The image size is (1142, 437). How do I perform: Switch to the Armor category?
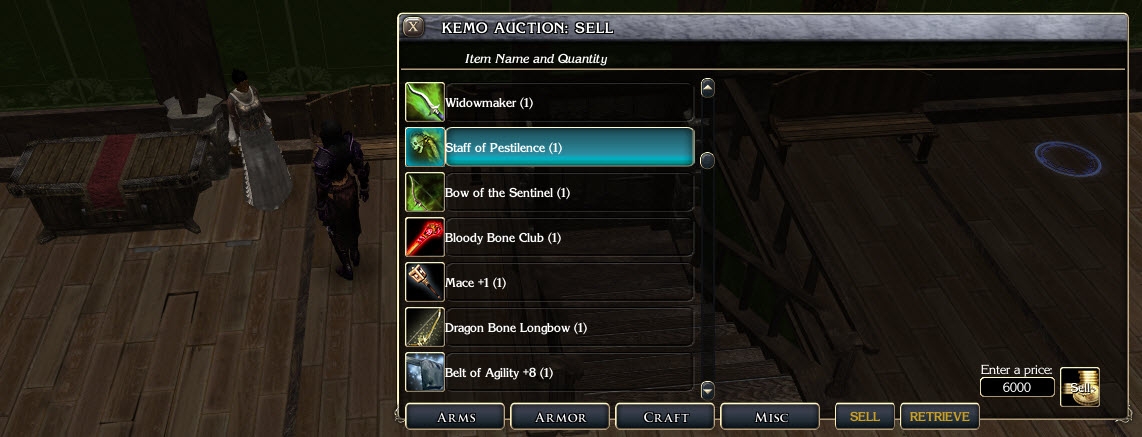coord(559,416)
